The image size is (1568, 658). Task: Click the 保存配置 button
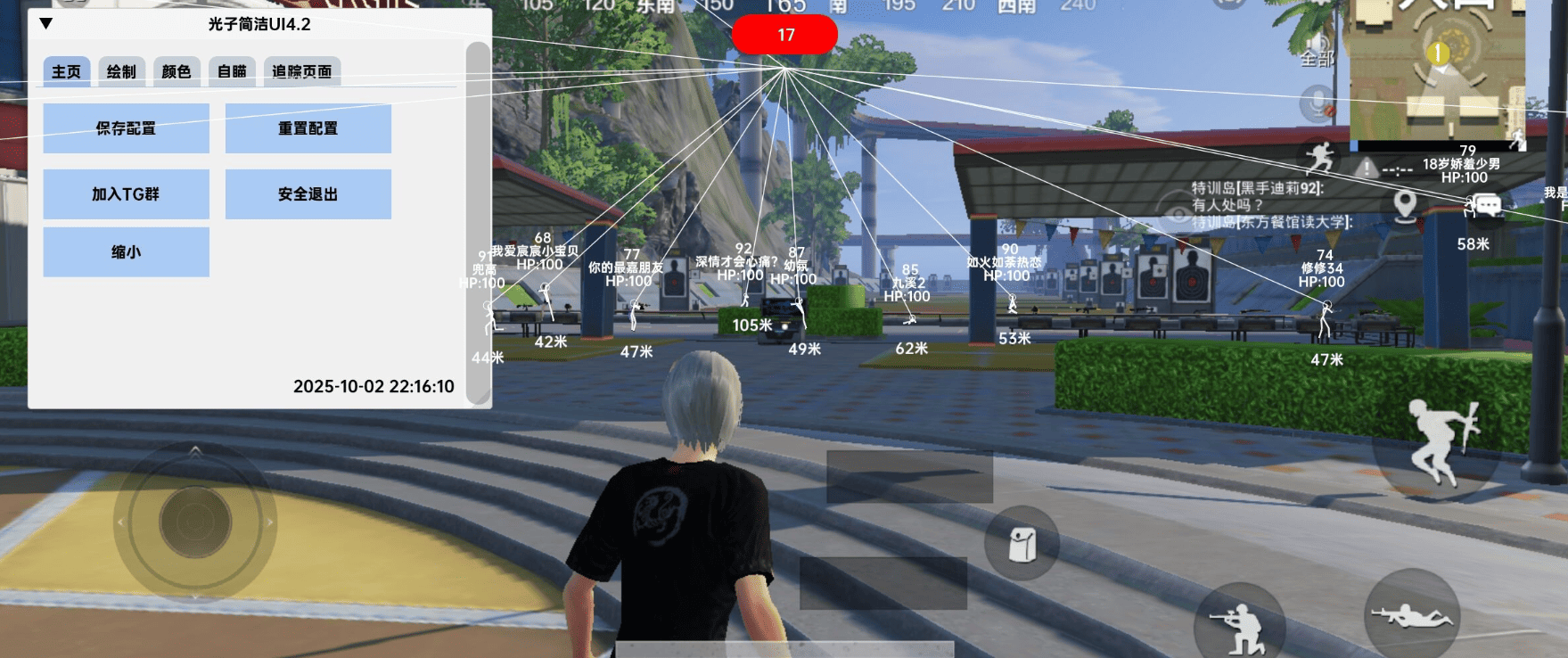pos(126,128)
